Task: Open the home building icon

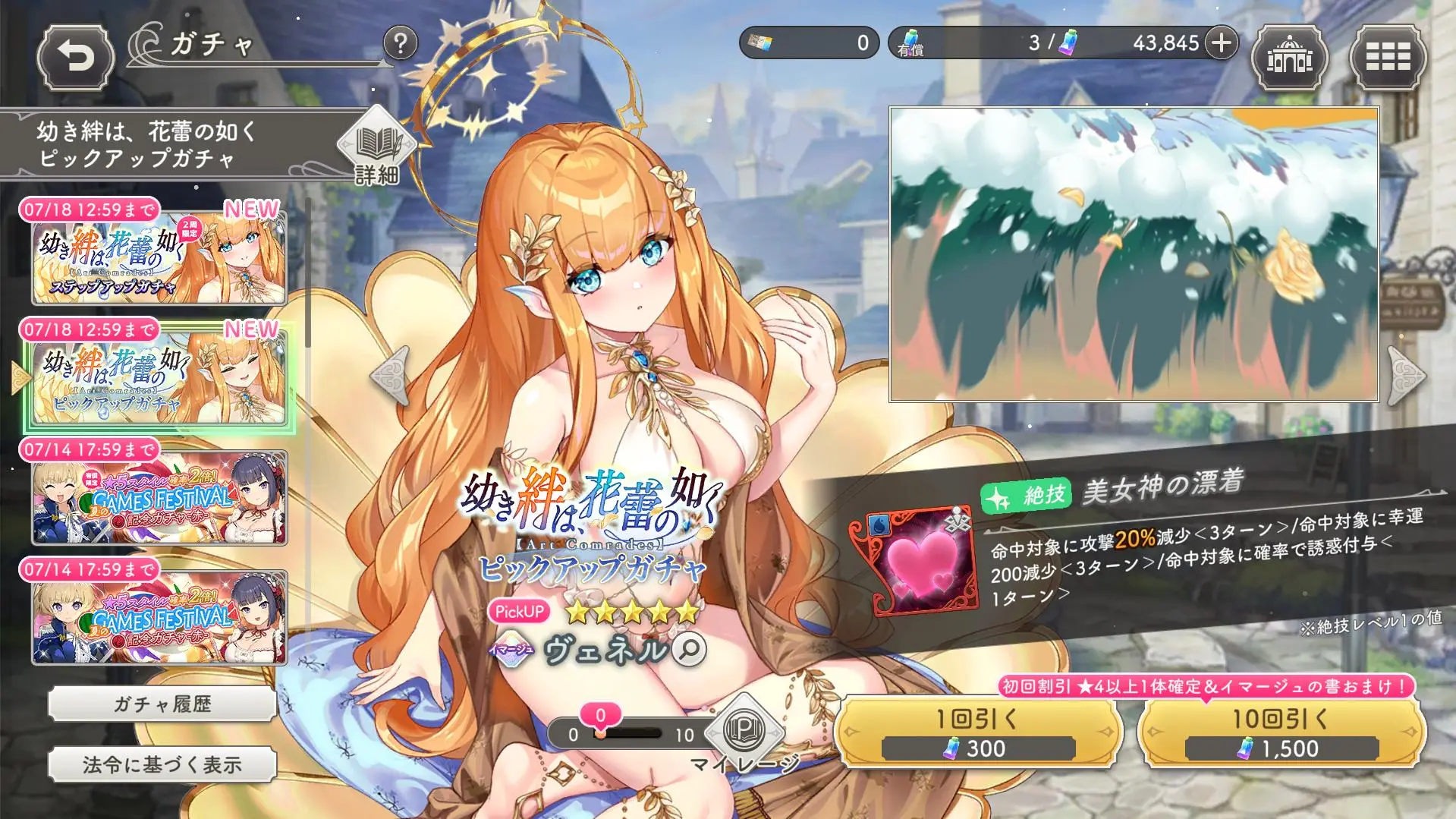Action: click(x=1288, y=58)
